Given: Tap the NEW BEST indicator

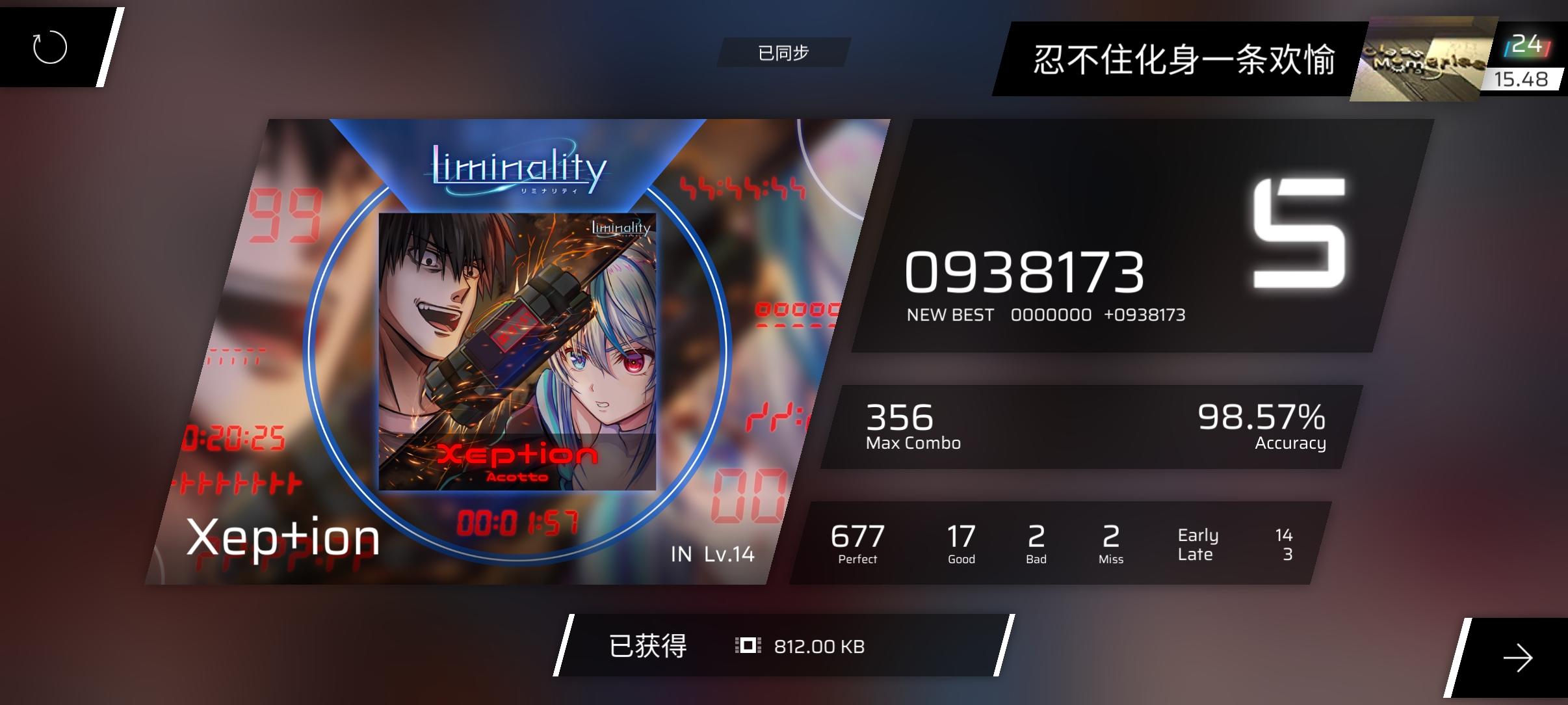Looking at the screenshot, I should tap(950, 314).
